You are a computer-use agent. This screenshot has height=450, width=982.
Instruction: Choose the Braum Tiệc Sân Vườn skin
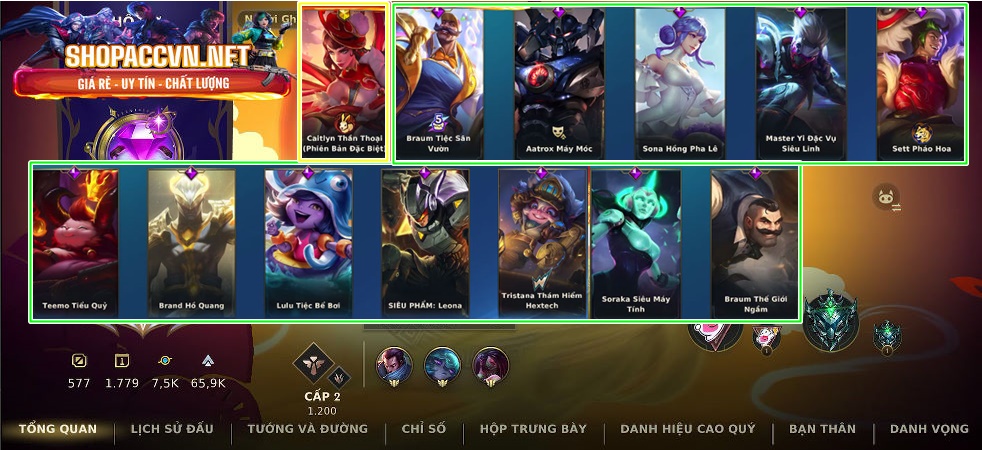[439, 82]
